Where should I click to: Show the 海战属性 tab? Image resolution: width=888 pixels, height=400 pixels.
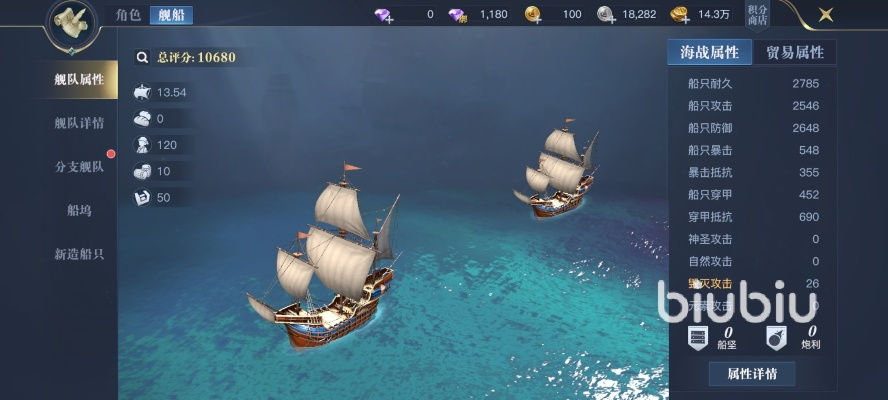pos(709,52)
